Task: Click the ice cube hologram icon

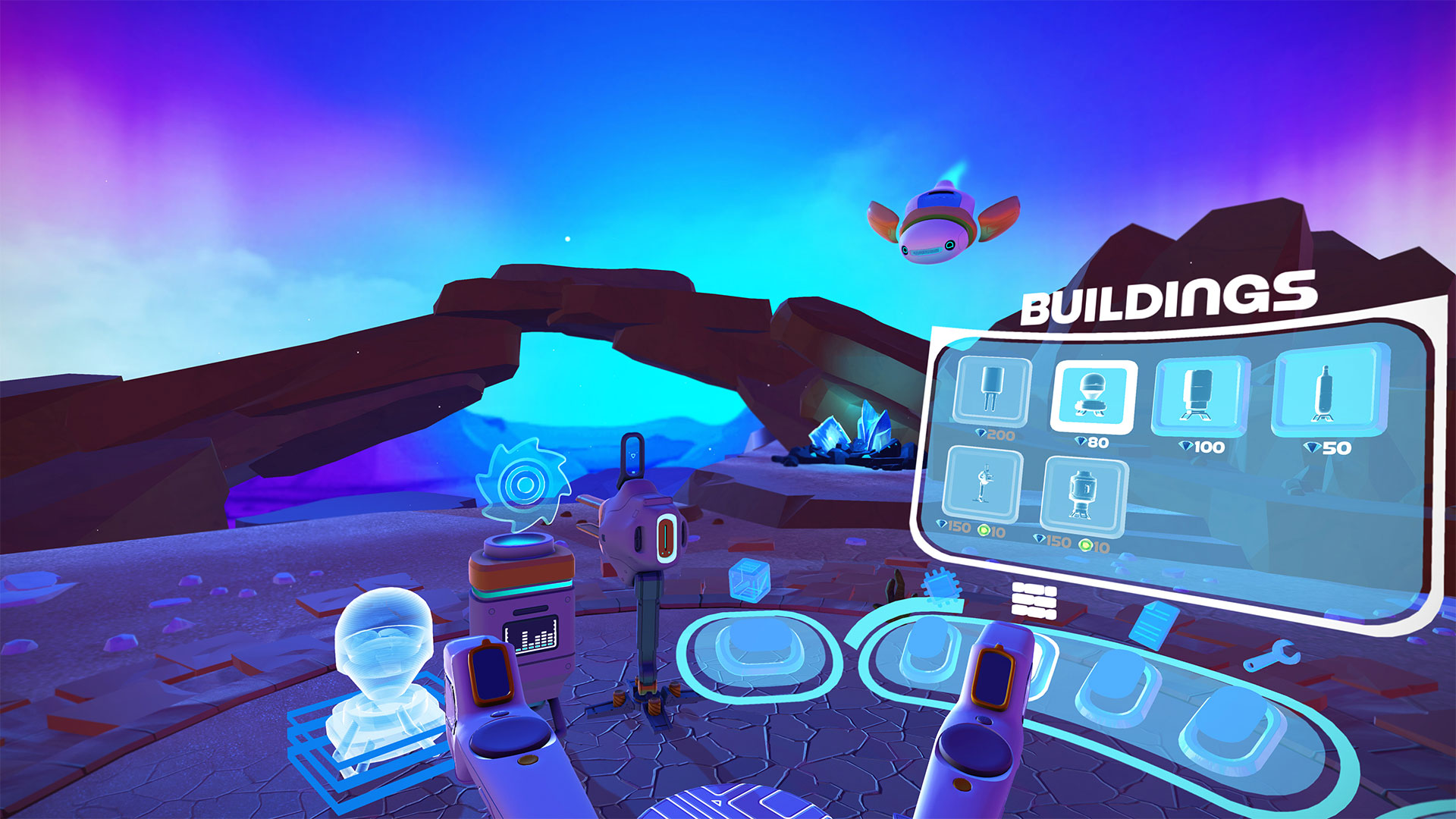Action: point(751,580)
